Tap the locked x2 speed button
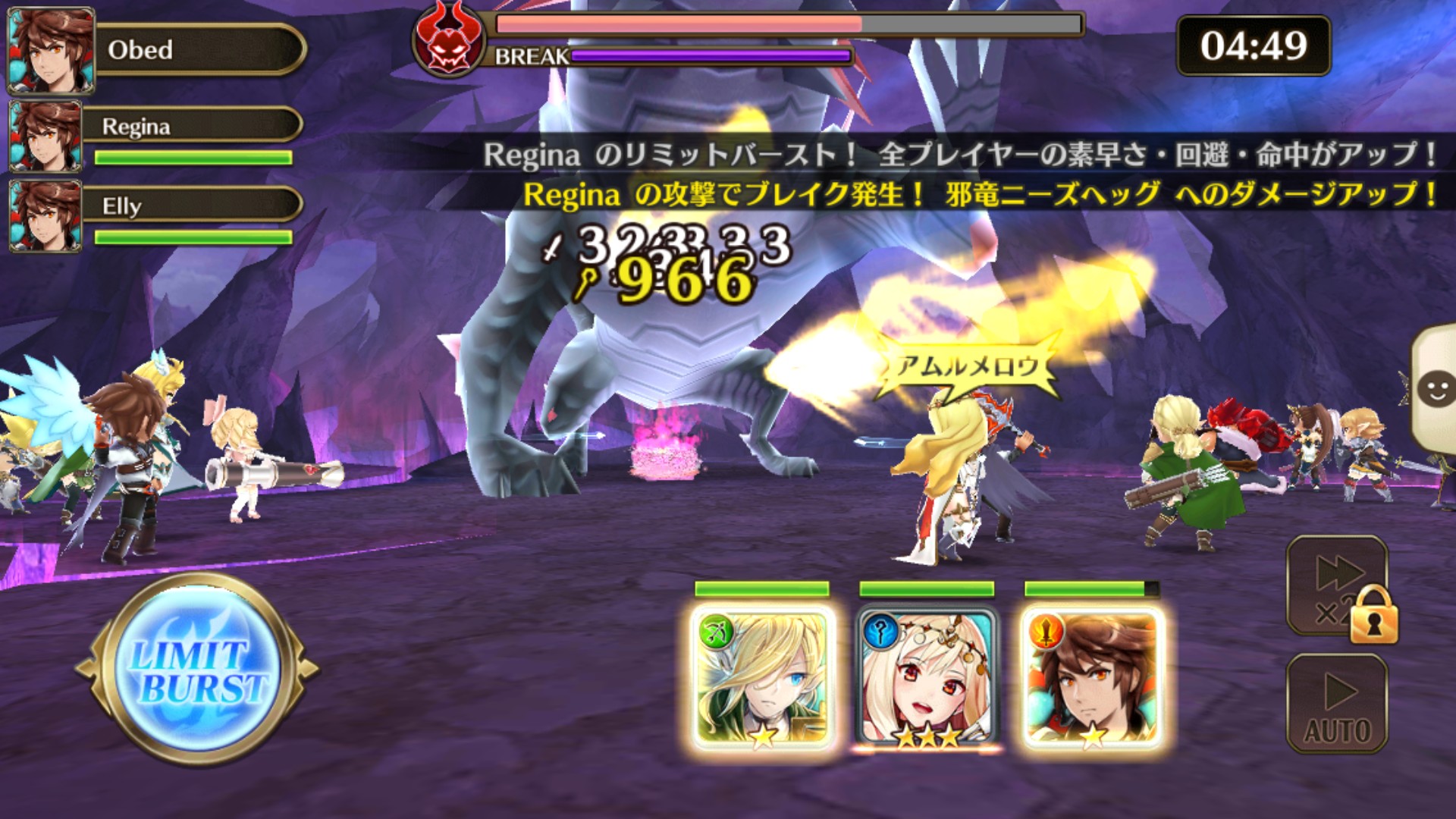 [x=1338, y=587]
